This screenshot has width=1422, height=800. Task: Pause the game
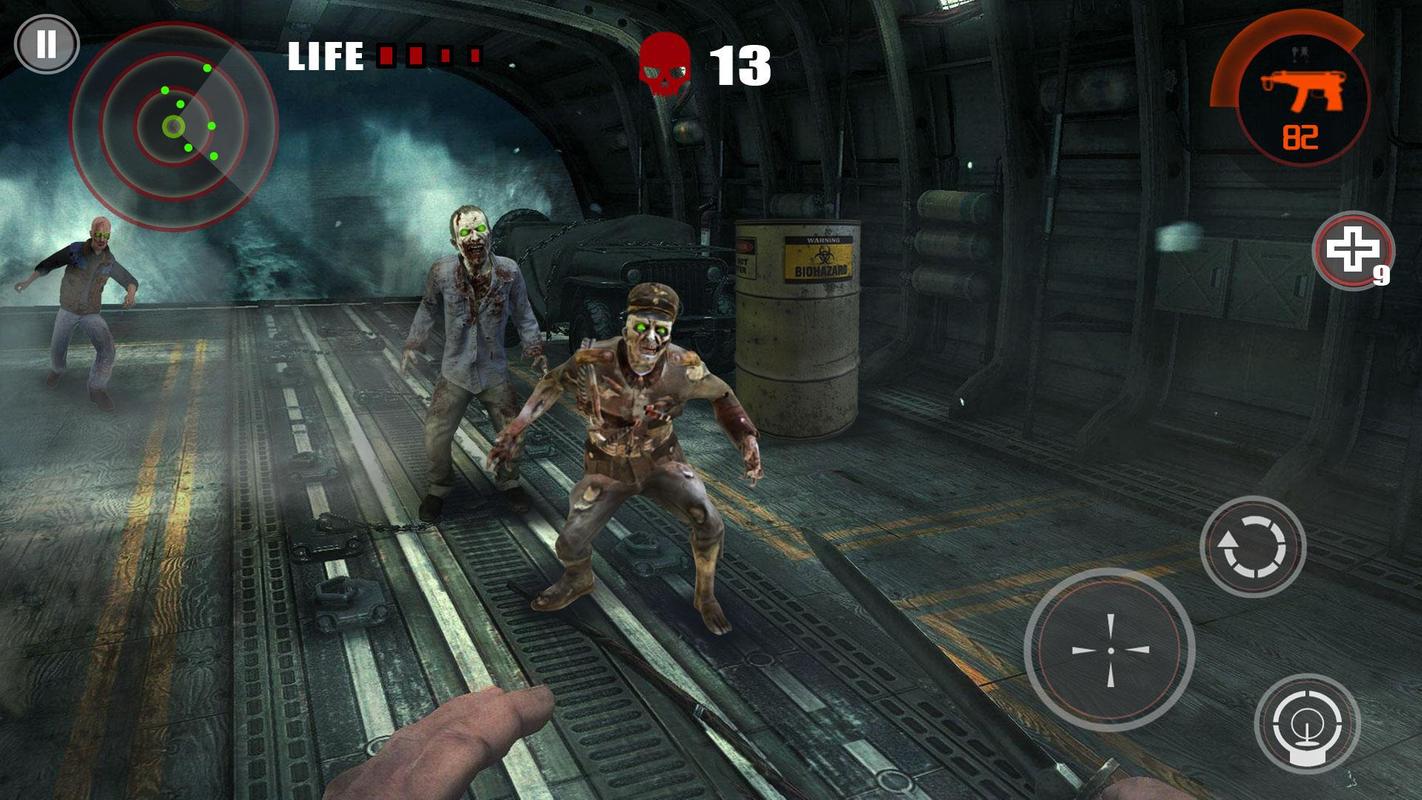click(46, 45)
